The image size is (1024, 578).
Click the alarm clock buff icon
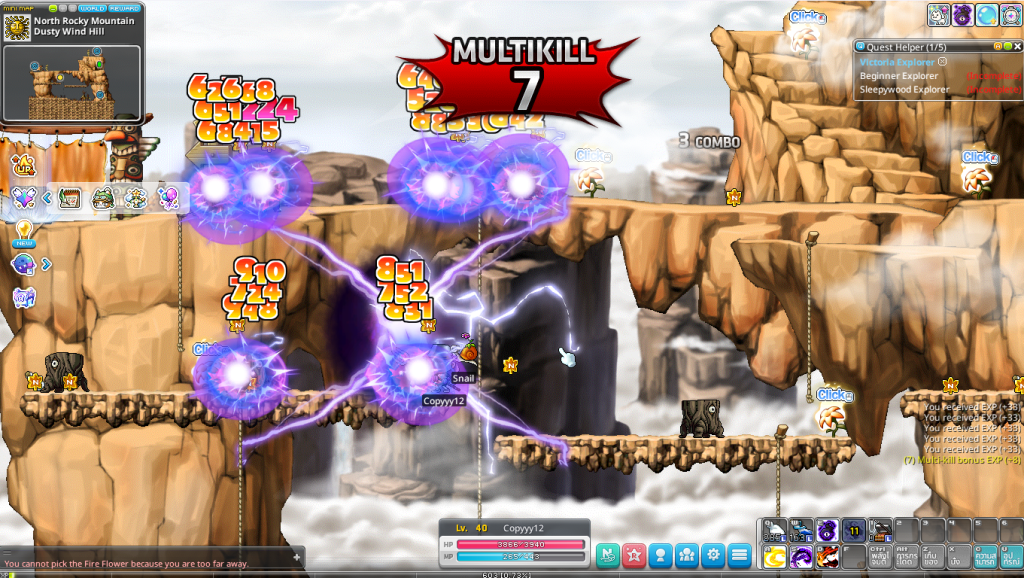coord(1011,15)
